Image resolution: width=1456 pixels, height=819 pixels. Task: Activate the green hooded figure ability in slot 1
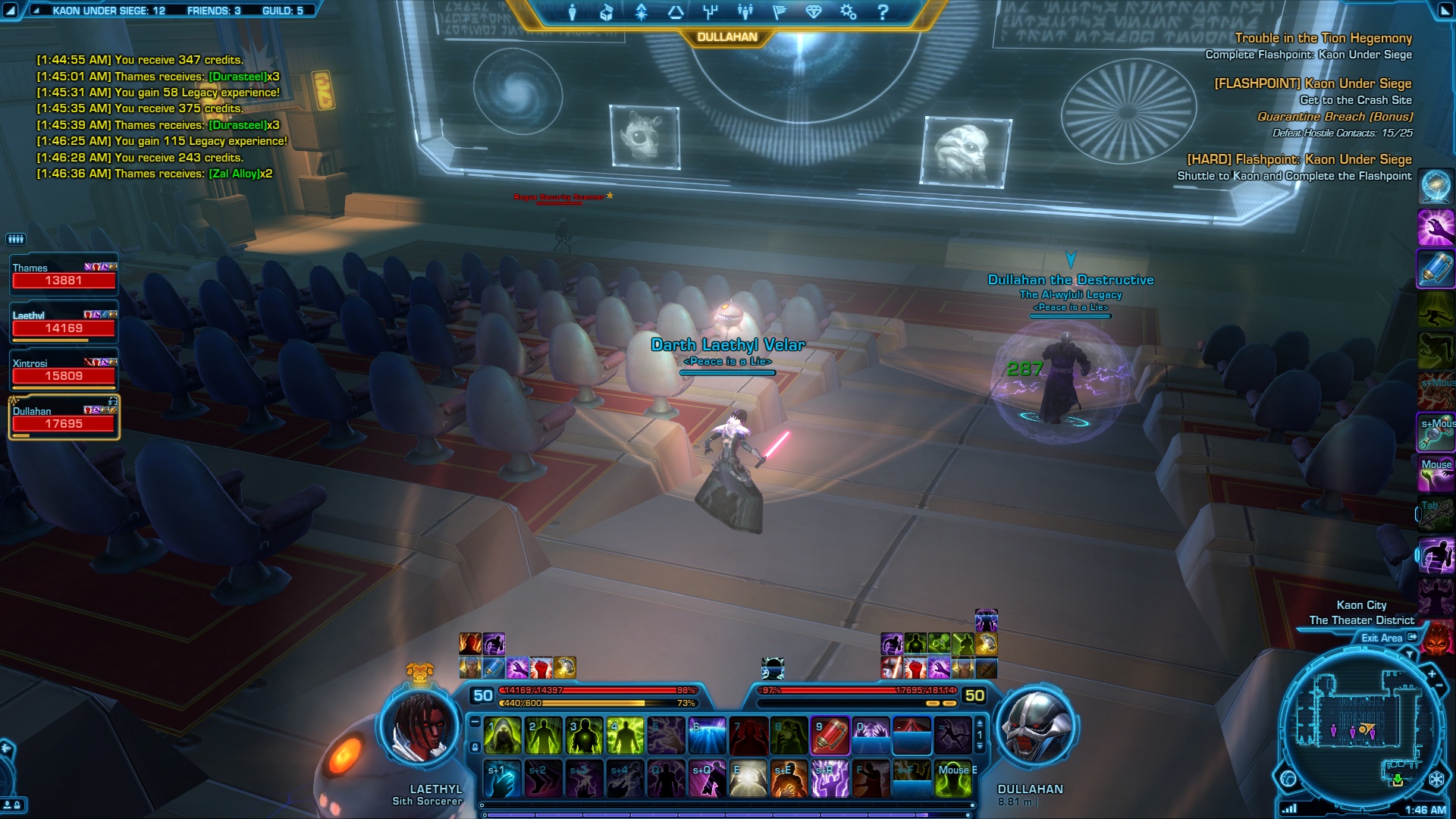(502, 736)
